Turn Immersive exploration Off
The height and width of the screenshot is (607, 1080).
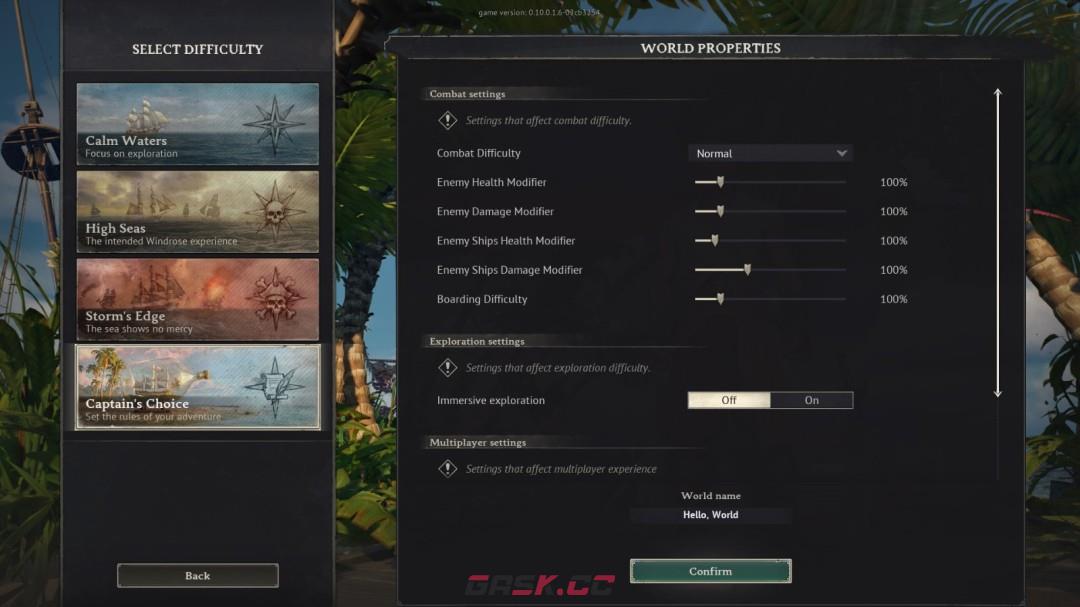pyautogui.click(x=729, y=400)
